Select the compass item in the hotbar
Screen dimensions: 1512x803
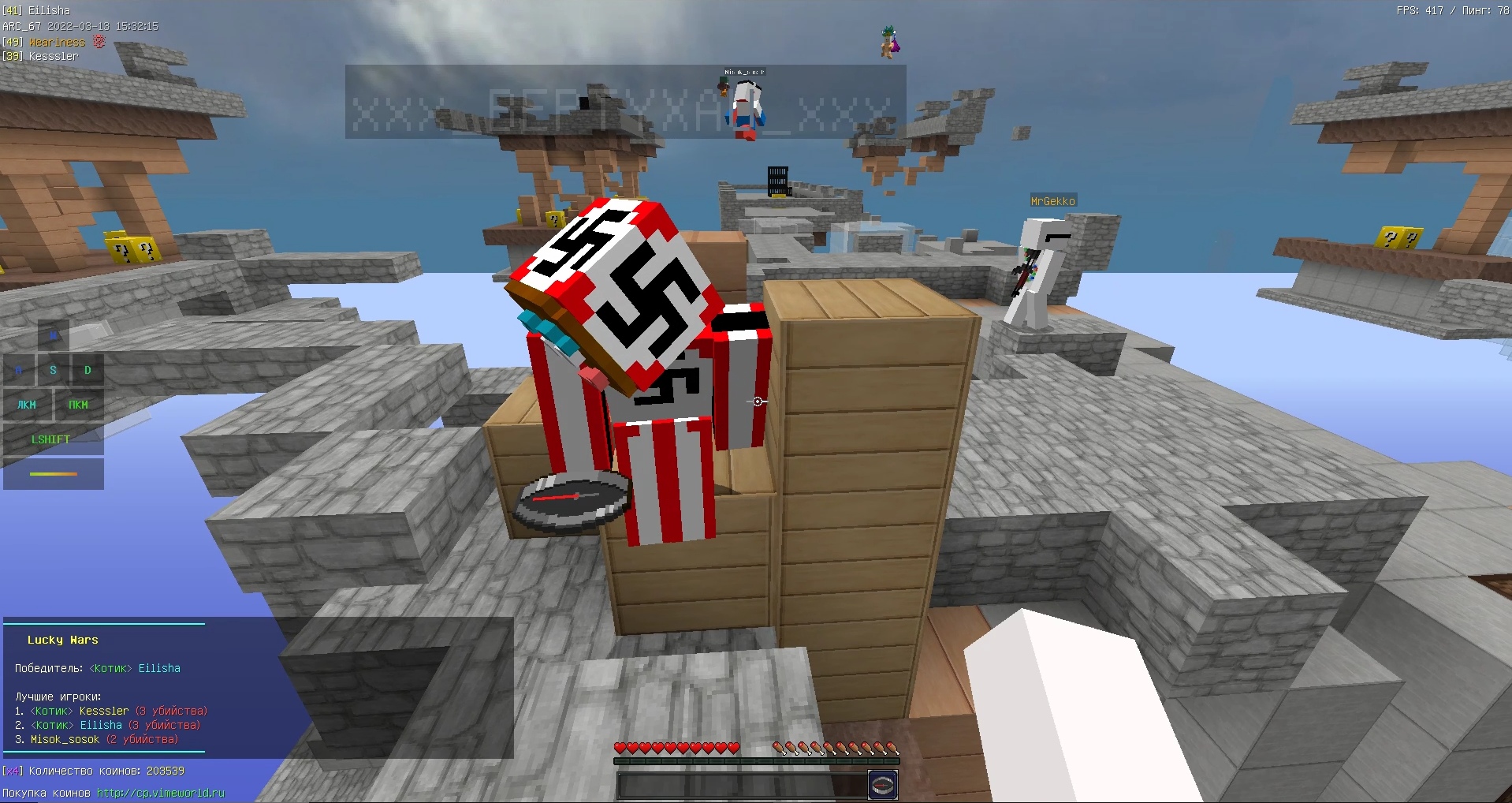(x=883, y=784)
